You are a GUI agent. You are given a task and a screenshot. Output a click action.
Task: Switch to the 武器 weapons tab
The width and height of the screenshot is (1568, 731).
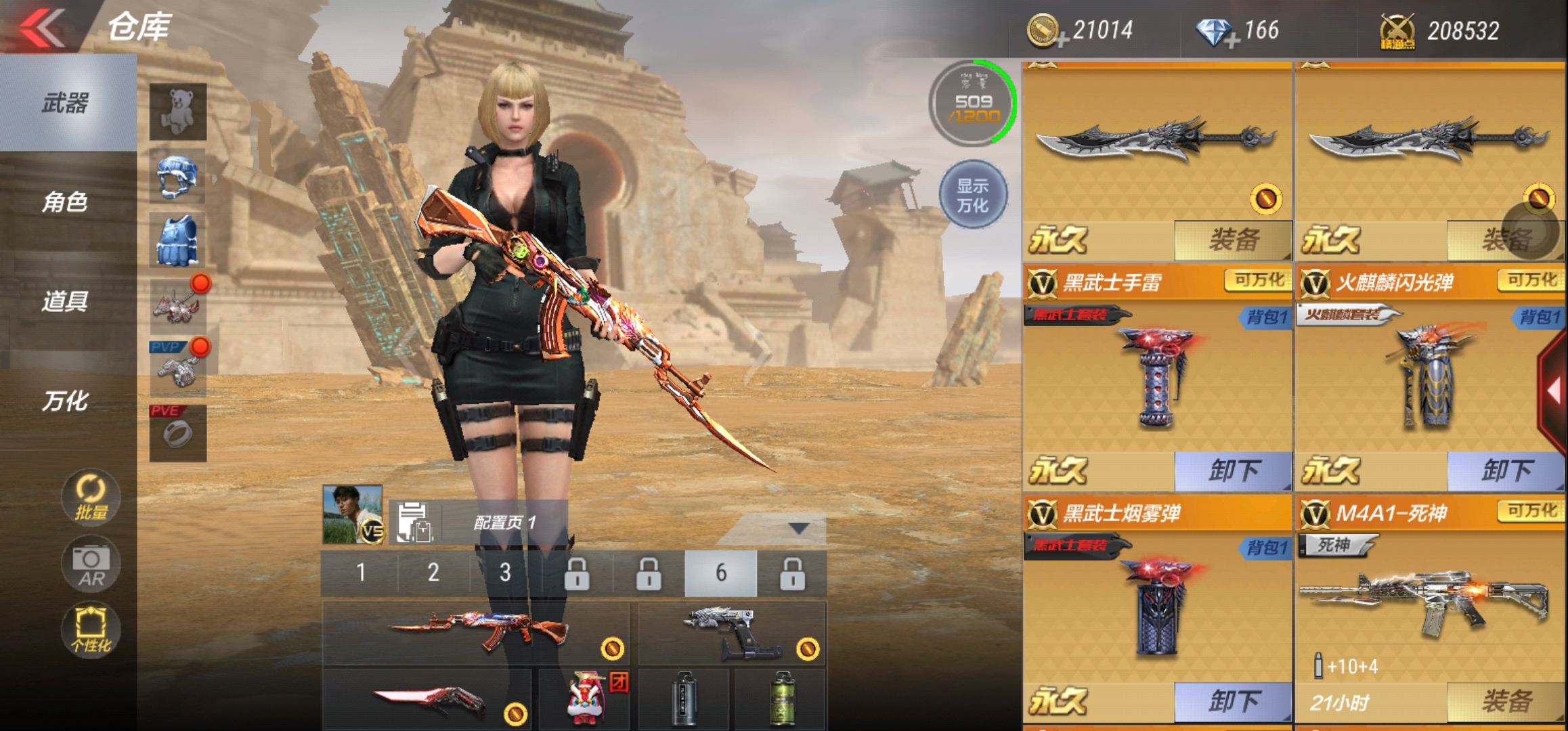(x=66, y=103)
